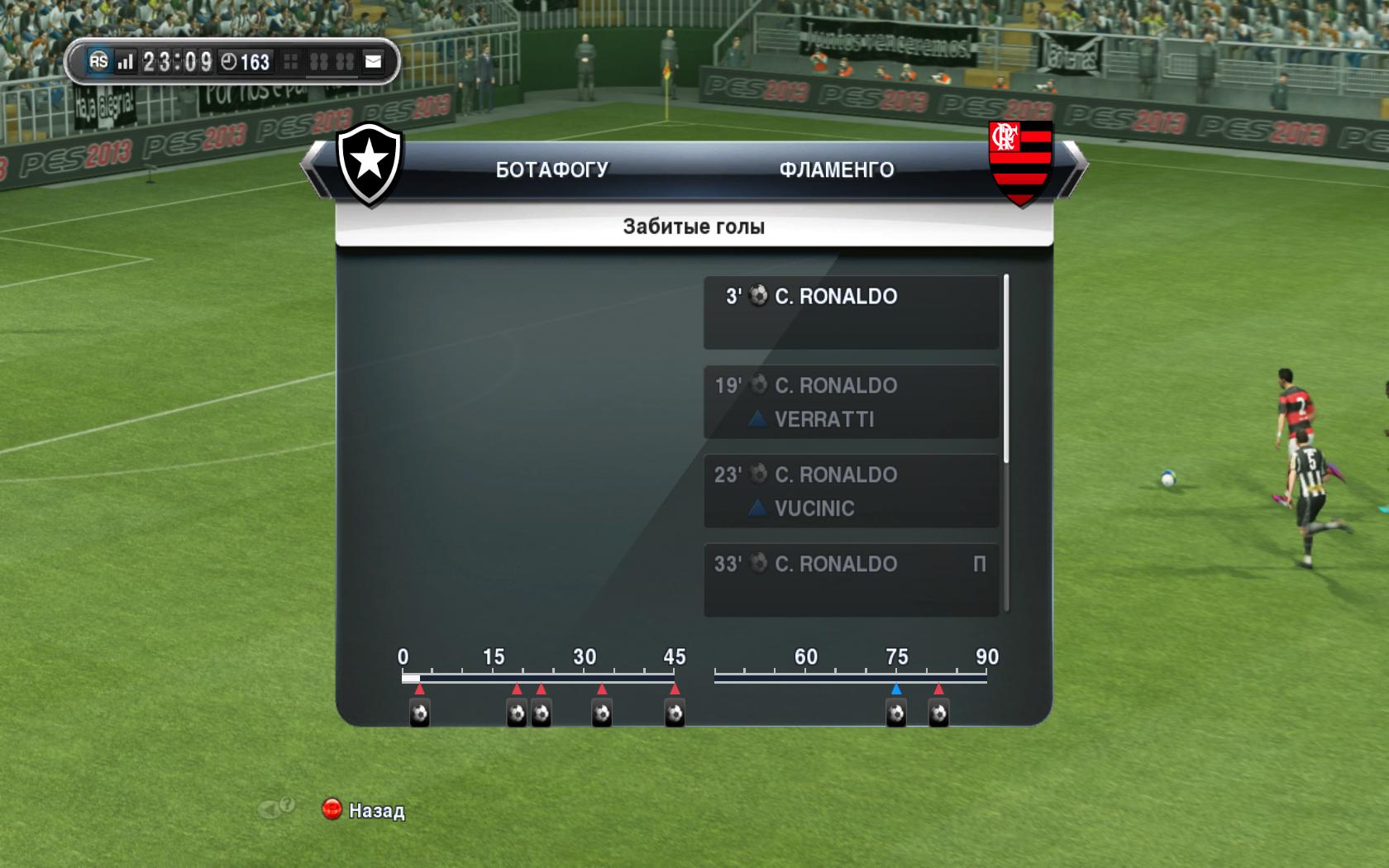Open the envelope message icon
Image resolution: width=1389 pixels, height=868 pixels.
tap(374, 61)
